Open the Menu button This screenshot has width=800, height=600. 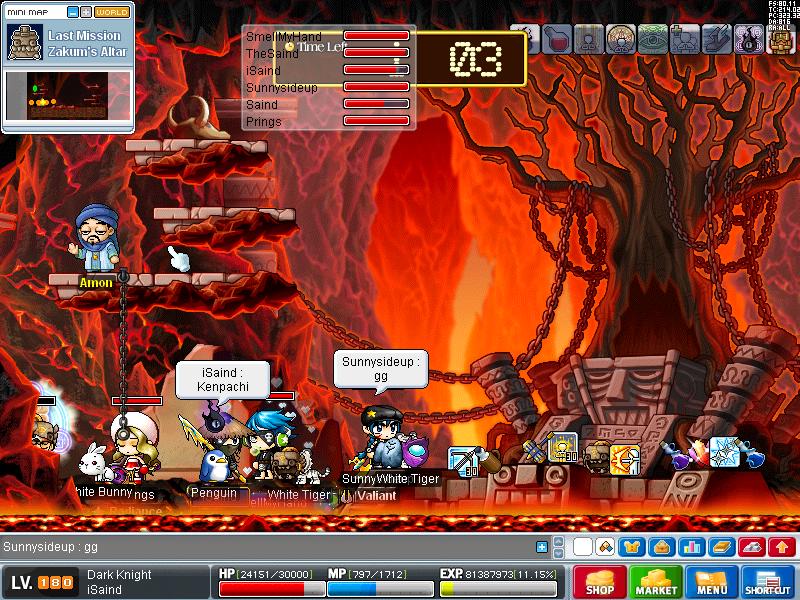[712, 582]
